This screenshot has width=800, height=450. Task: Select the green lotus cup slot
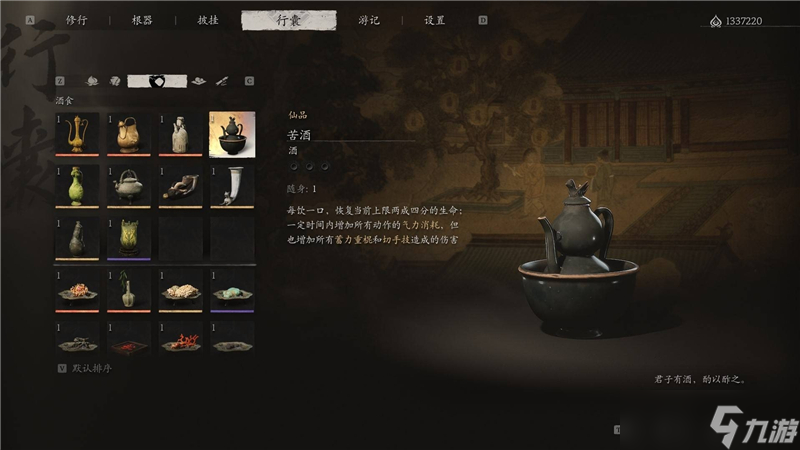(x=128, y=238)
